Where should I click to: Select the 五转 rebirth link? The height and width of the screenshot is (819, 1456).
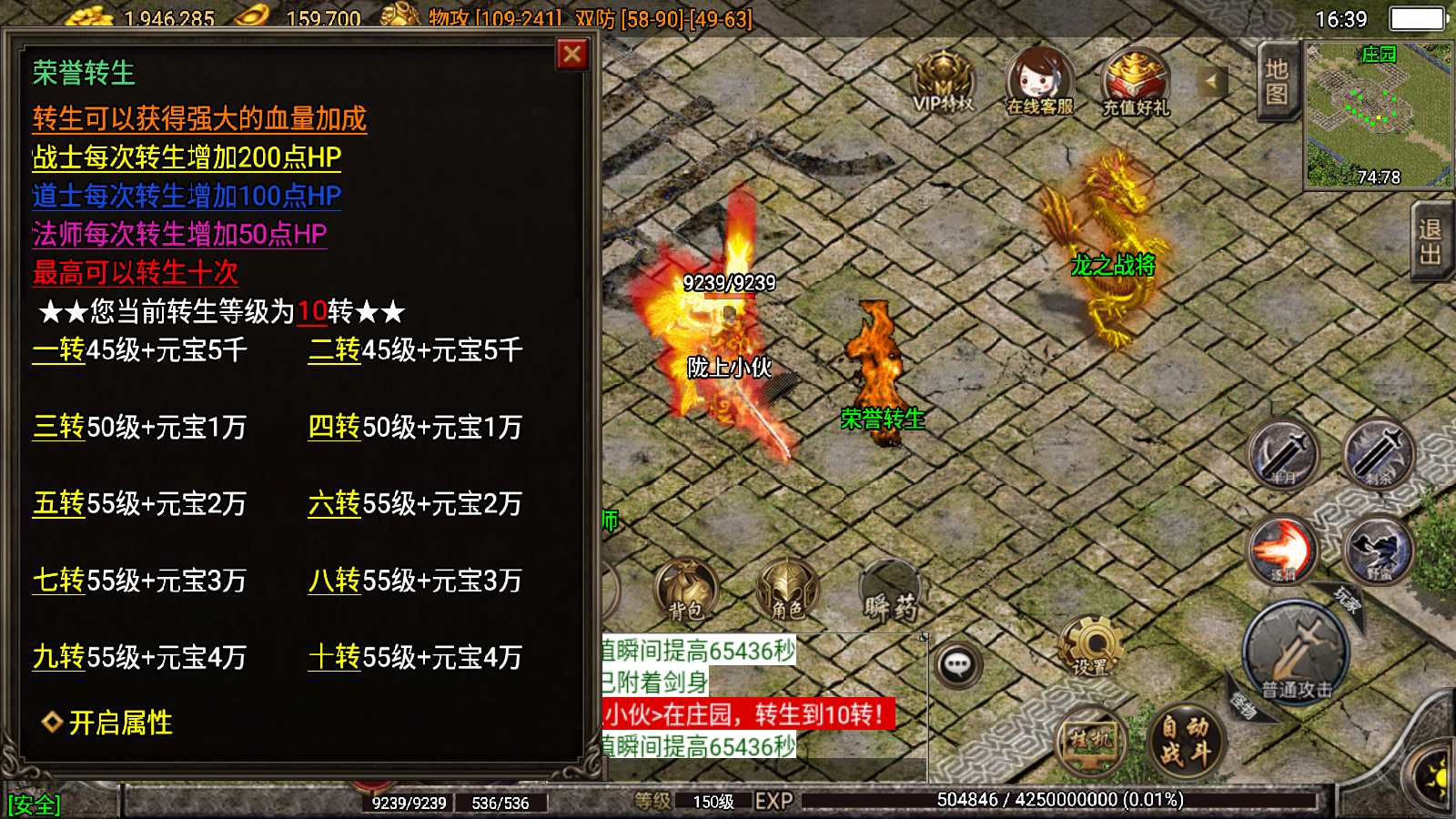click(58, 504)
